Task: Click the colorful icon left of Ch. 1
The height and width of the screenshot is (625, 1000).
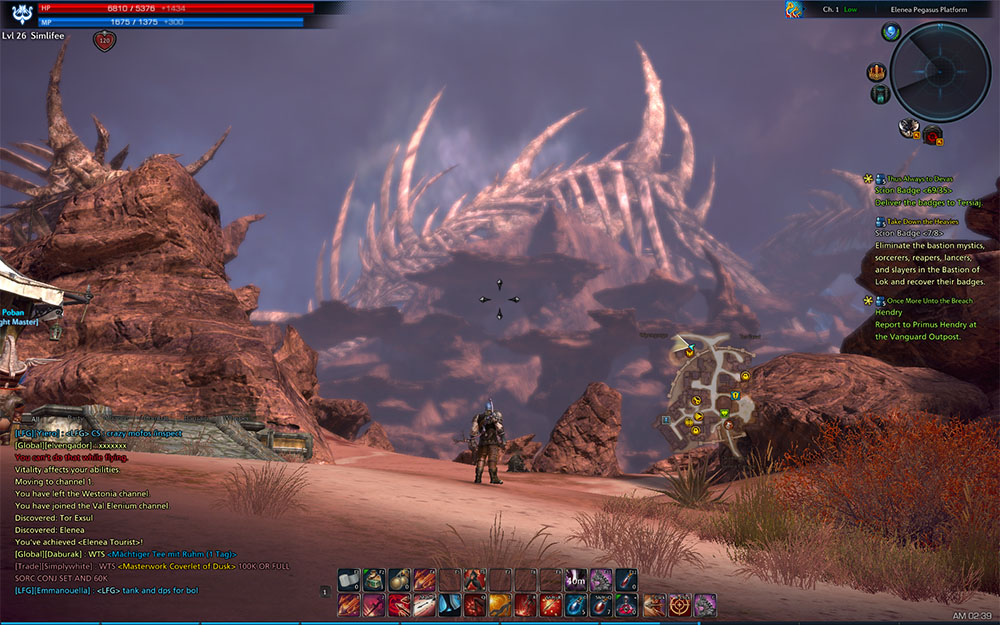Action: coord(794,10)
